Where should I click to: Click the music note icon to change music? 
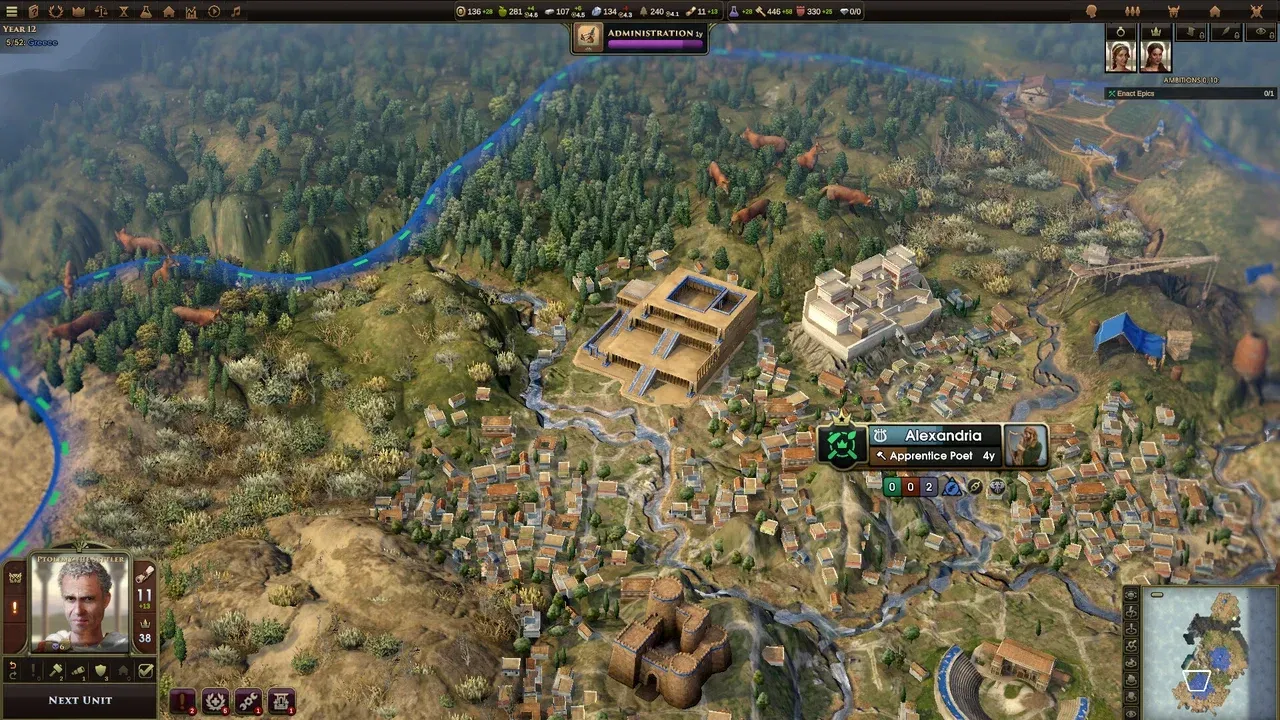[x=236, y=12]
